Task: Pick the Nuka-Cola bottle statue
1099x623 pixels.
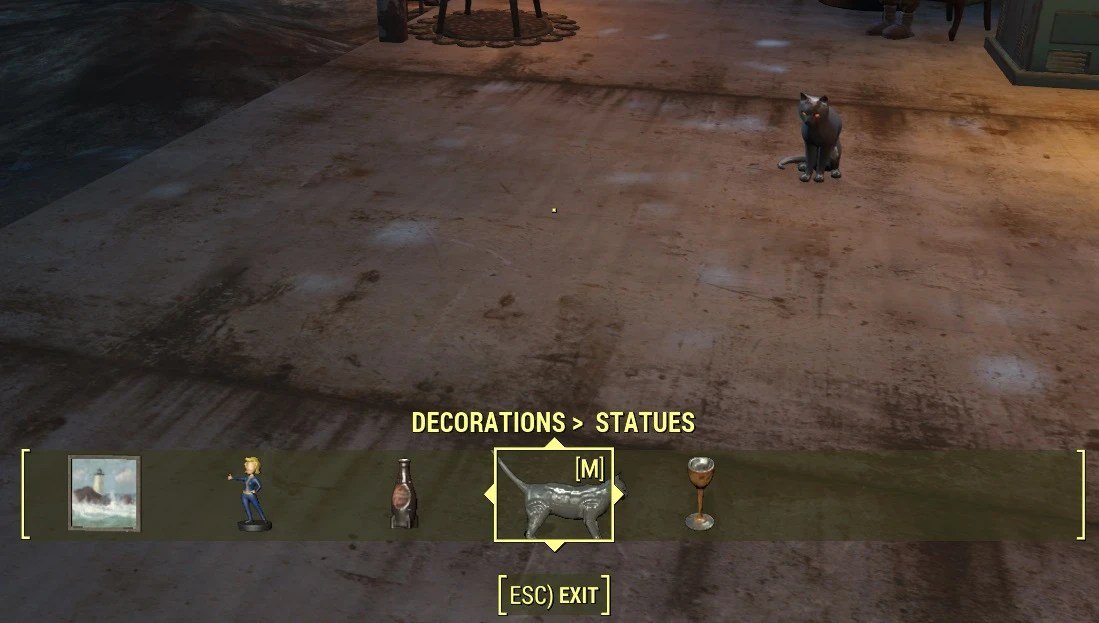Action: click(403, 494)
